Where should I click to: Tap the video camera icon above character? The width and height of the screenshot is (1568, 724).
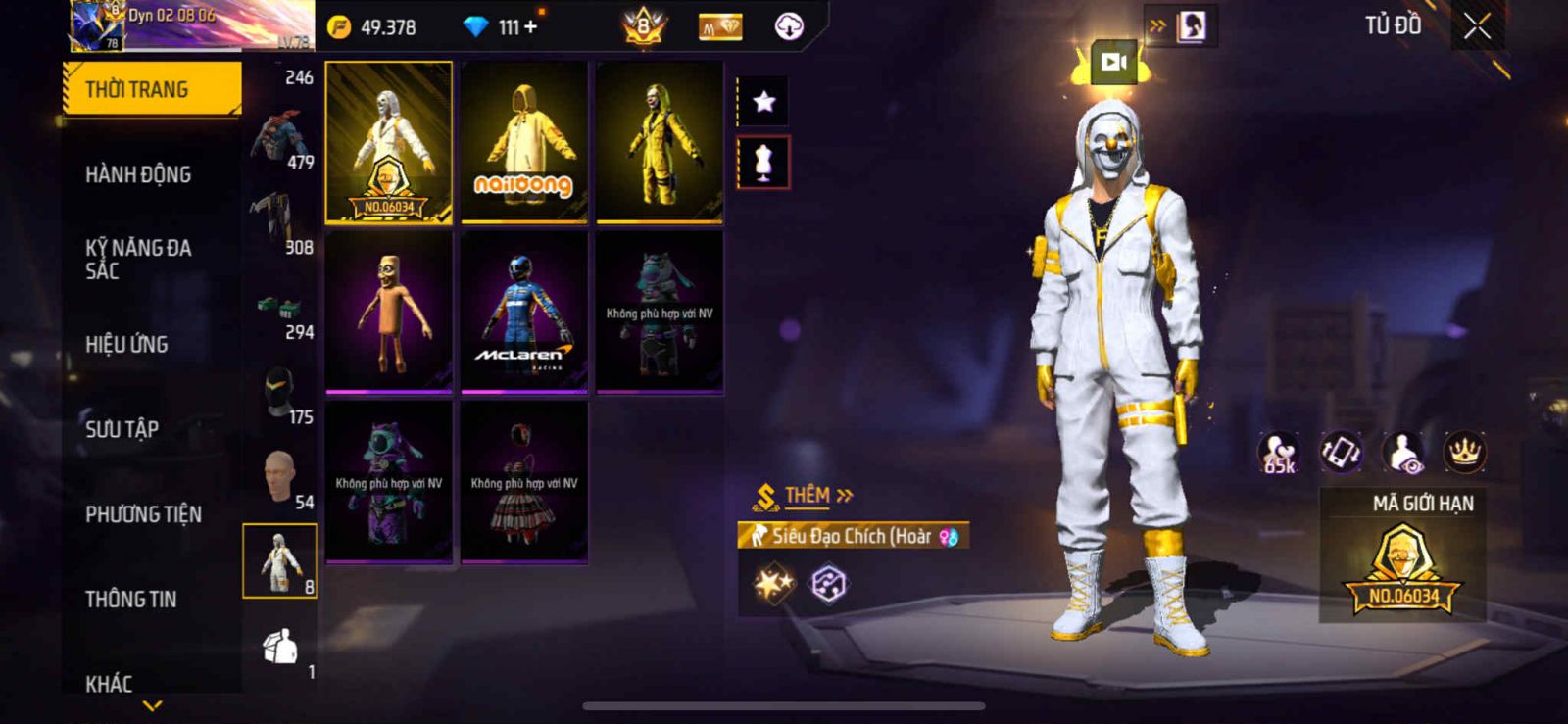(x=1113, y=63)
